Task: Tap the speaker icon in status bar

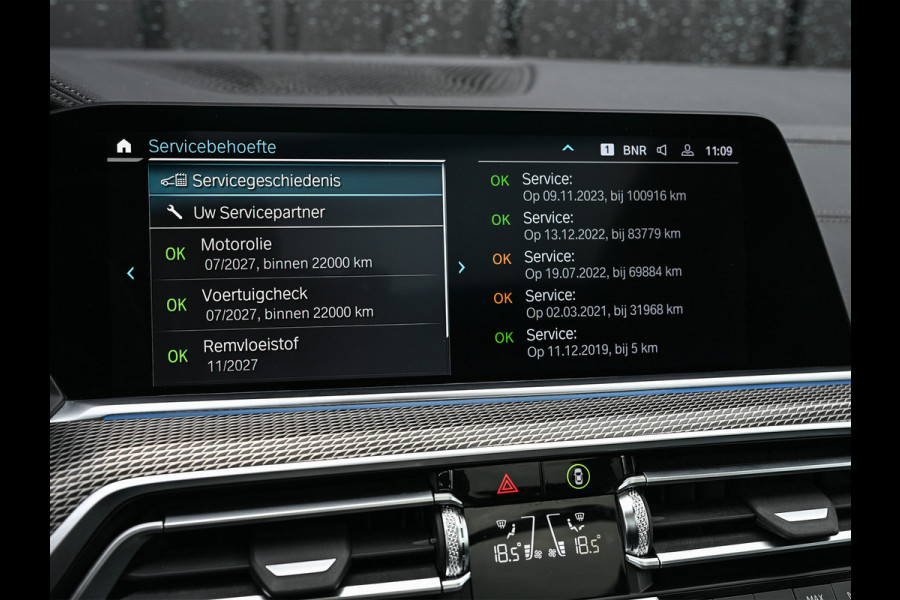Action: 661,150
